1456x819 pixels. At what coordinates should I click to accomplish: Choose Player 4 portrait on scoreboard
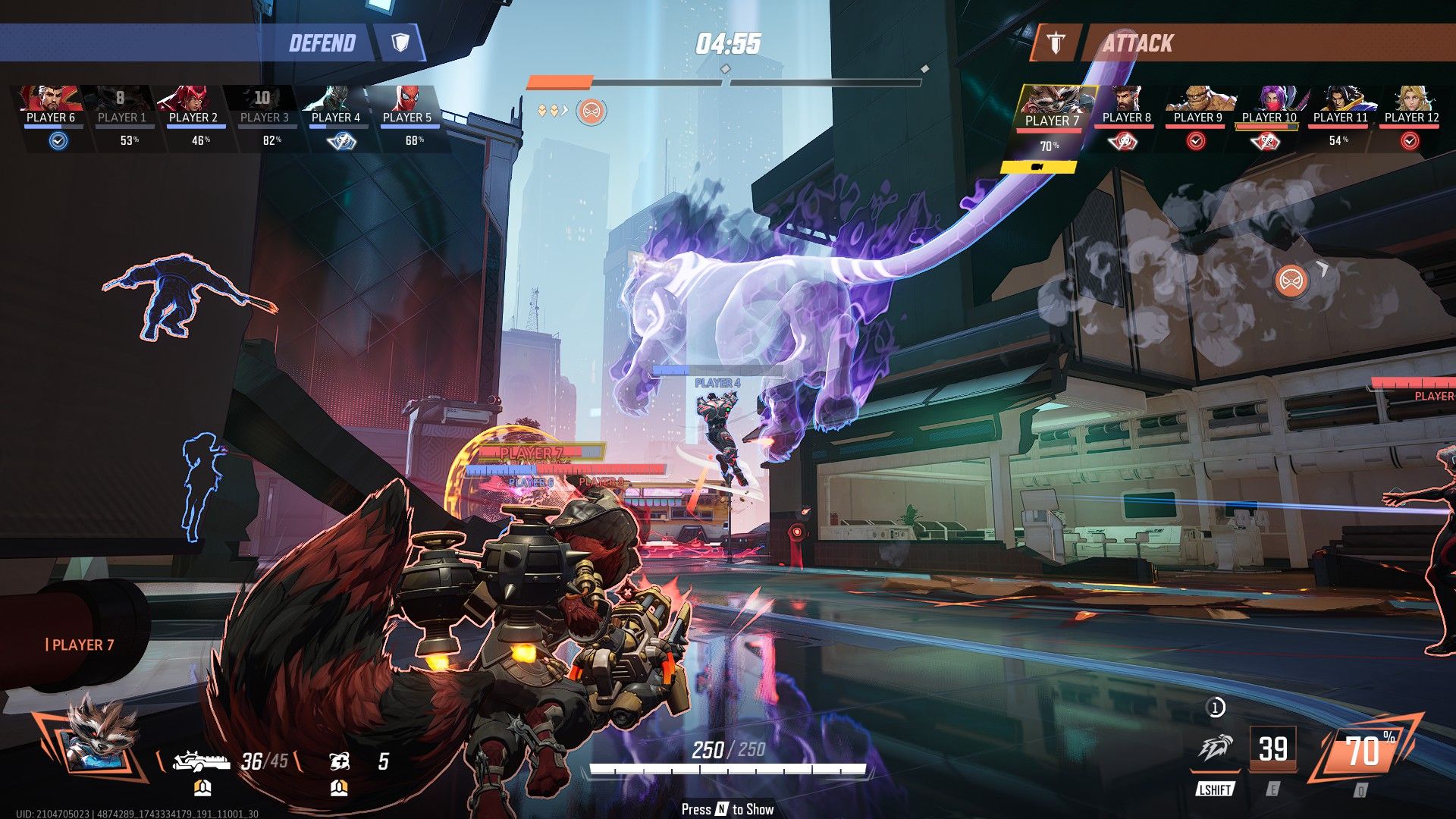(x=335, y=99)
